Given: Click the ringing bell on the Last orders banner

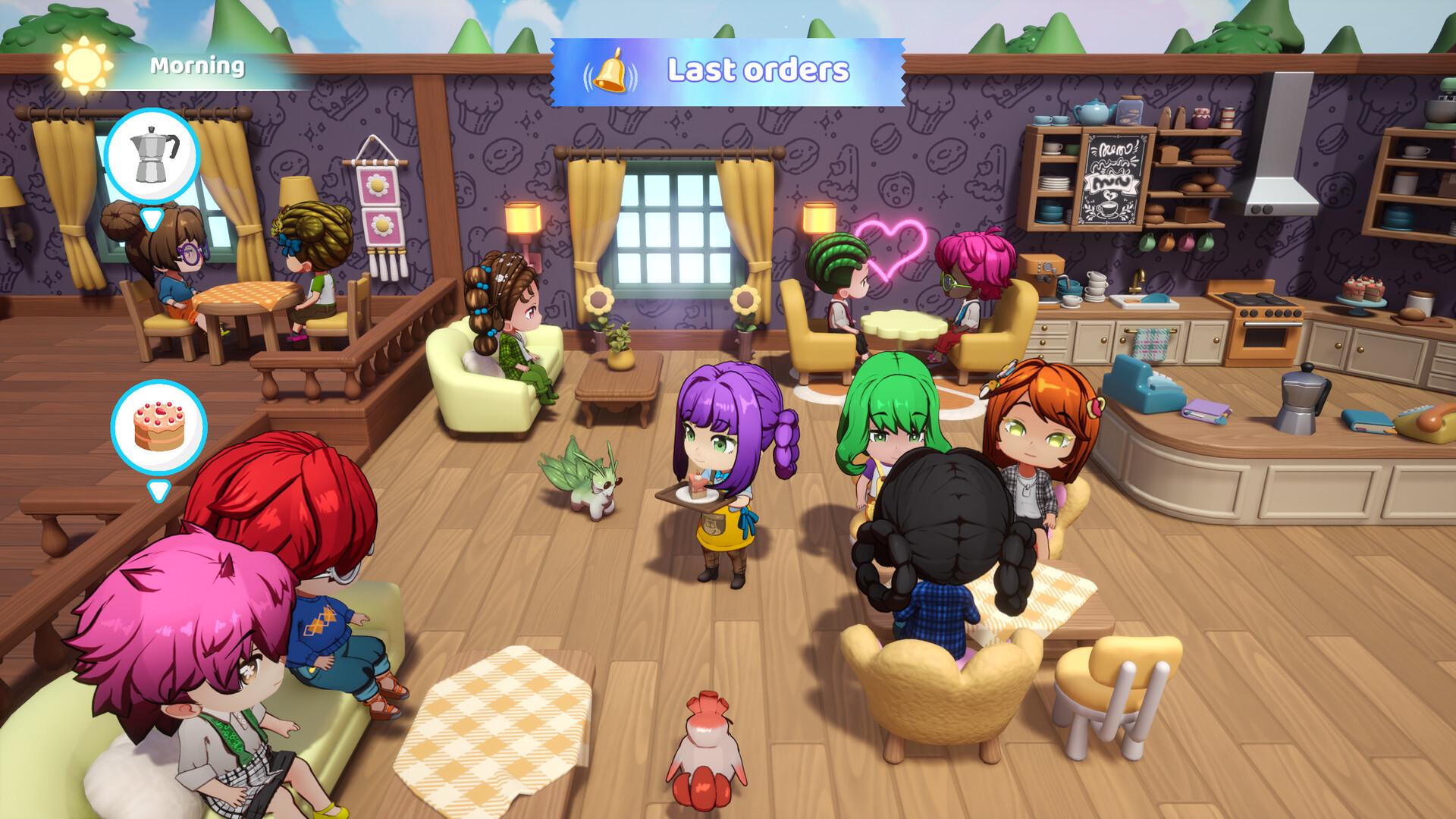Looking at the screenshot, I should [611, 70].
